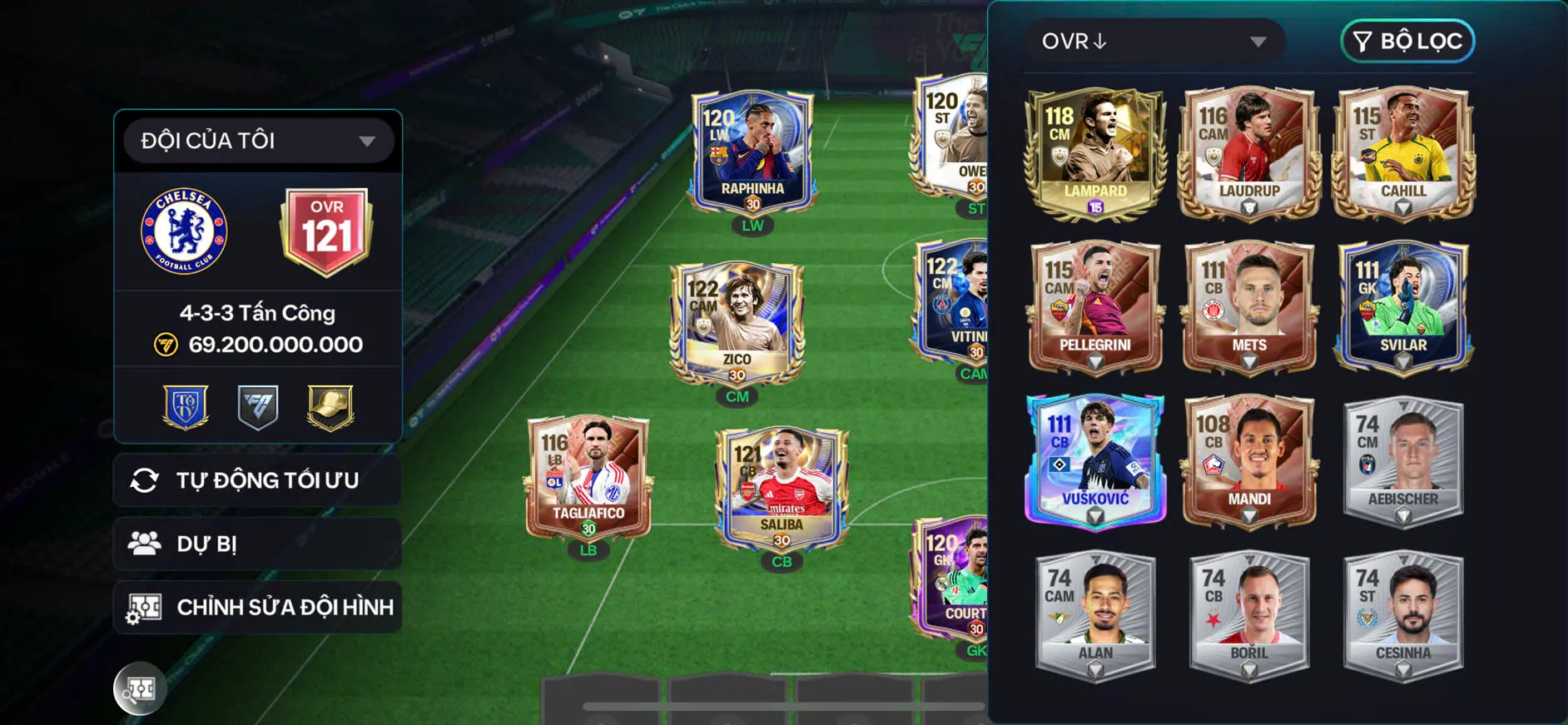The height and width of the screenshot is (725, 1568).
Task: Select Tự Động Tối Ưu option
Action: 257,479
